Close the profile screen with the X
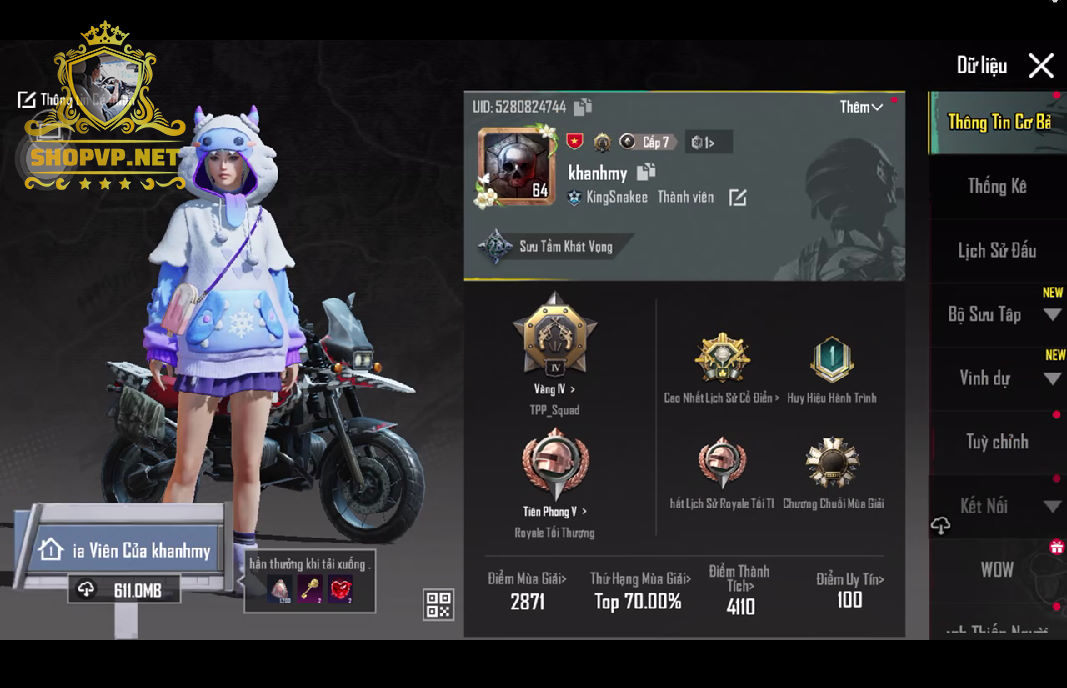This screenshot has width=1067, height=688. coord(1041,66)
